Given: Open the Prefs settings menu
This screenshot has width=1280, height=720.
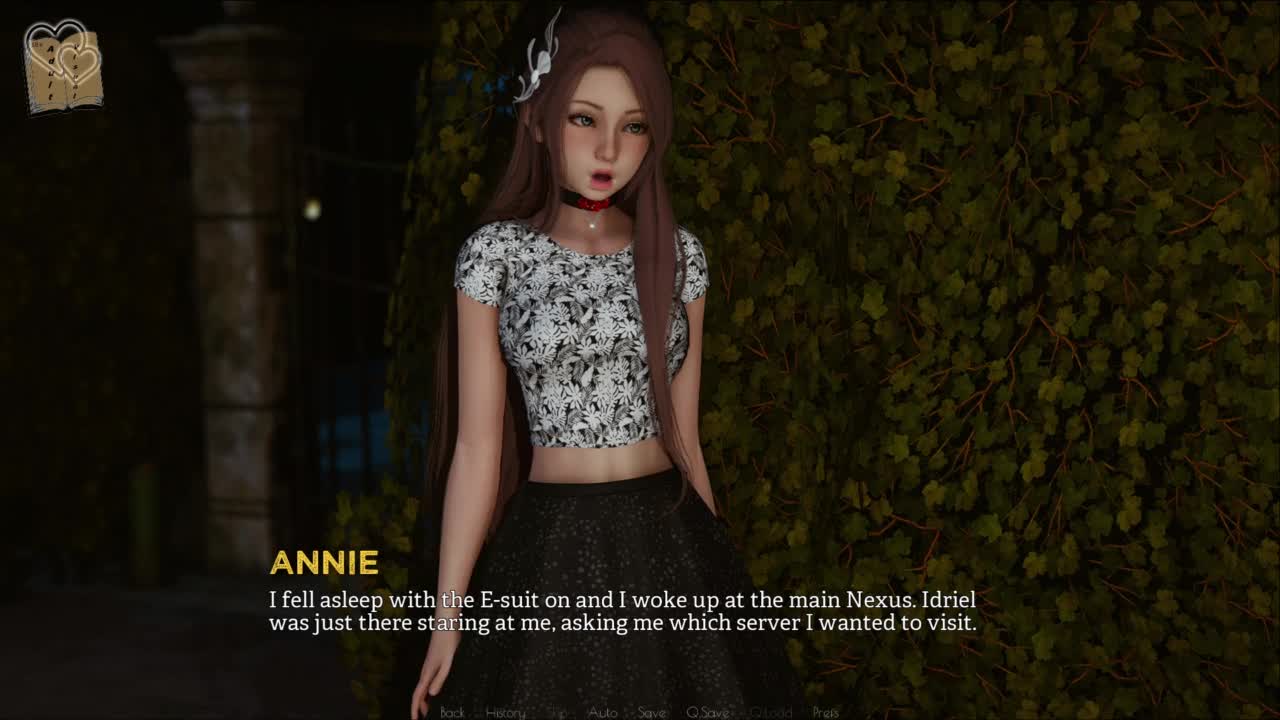Looking at the screenshot, I should 826,712.
